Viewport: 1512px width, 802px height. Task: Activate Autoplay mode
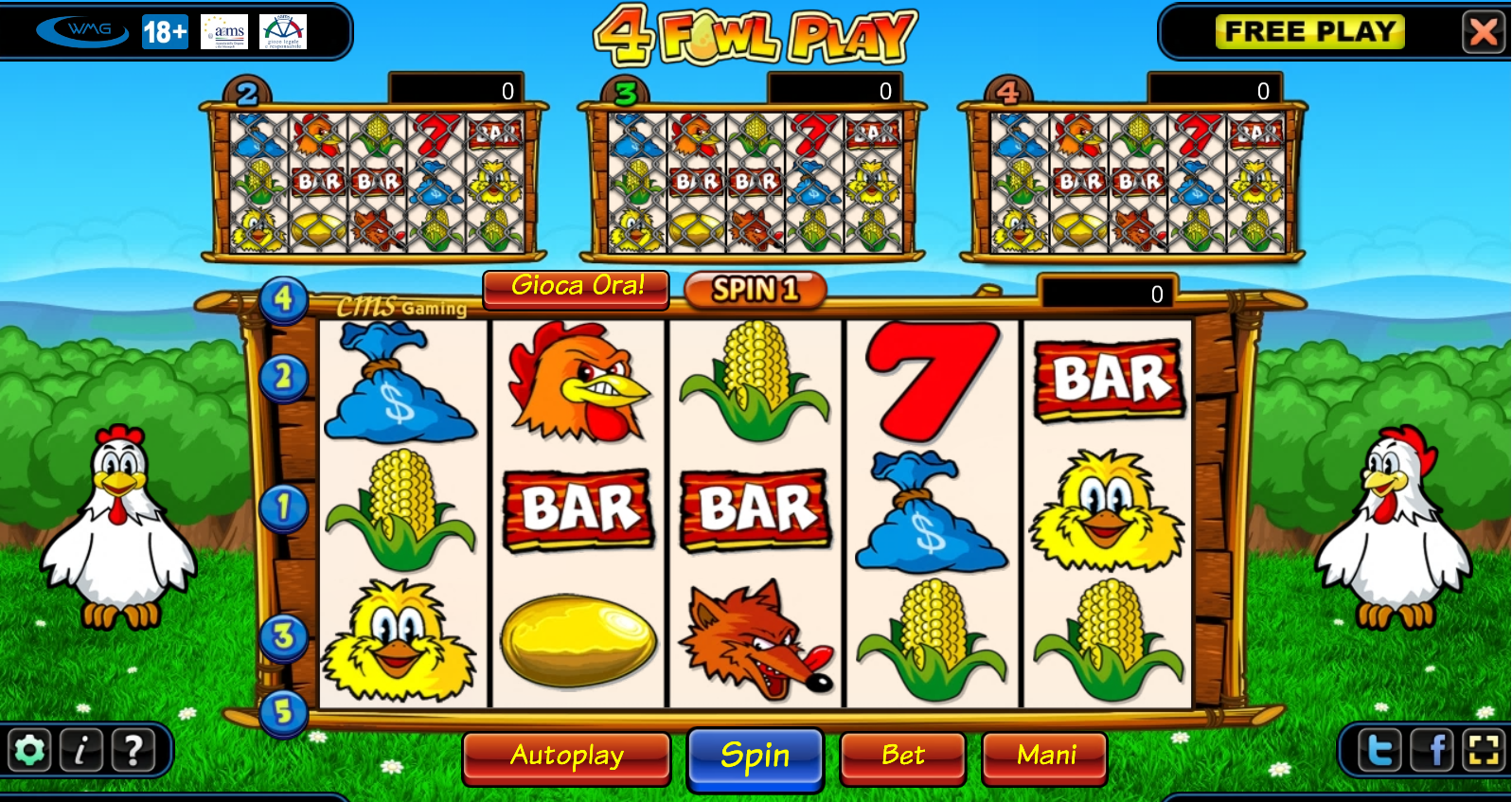[x=566, y=756]
